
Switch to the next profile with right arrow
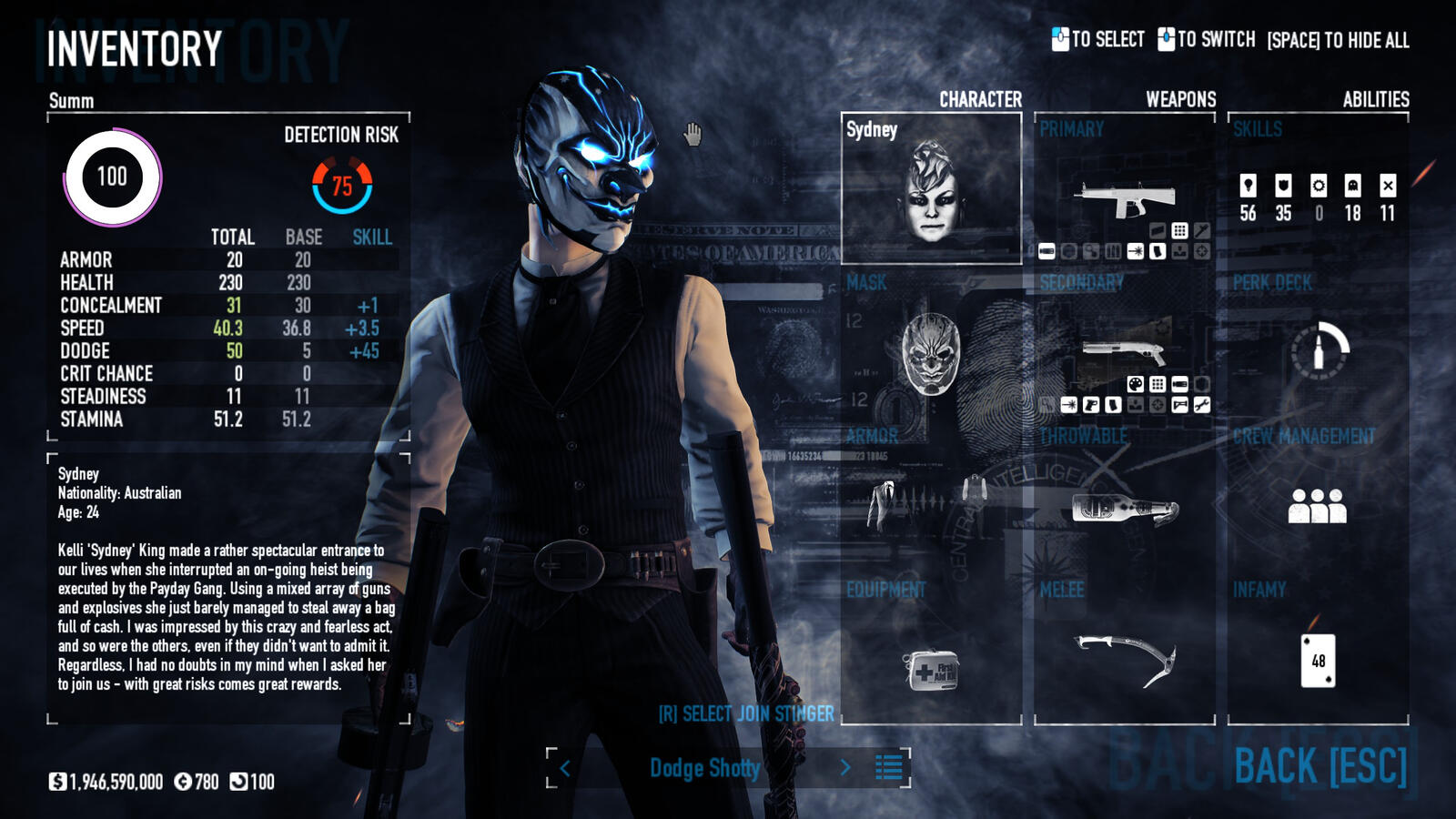click(845, 768)
